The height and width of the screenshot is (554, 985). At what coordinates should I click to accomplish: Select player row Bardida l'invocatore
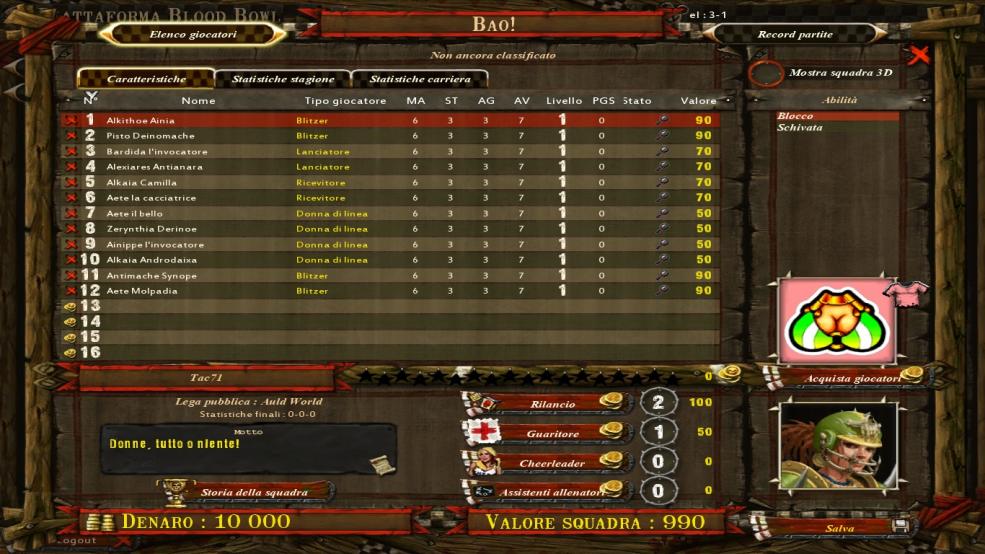click(x=157, y=151)
